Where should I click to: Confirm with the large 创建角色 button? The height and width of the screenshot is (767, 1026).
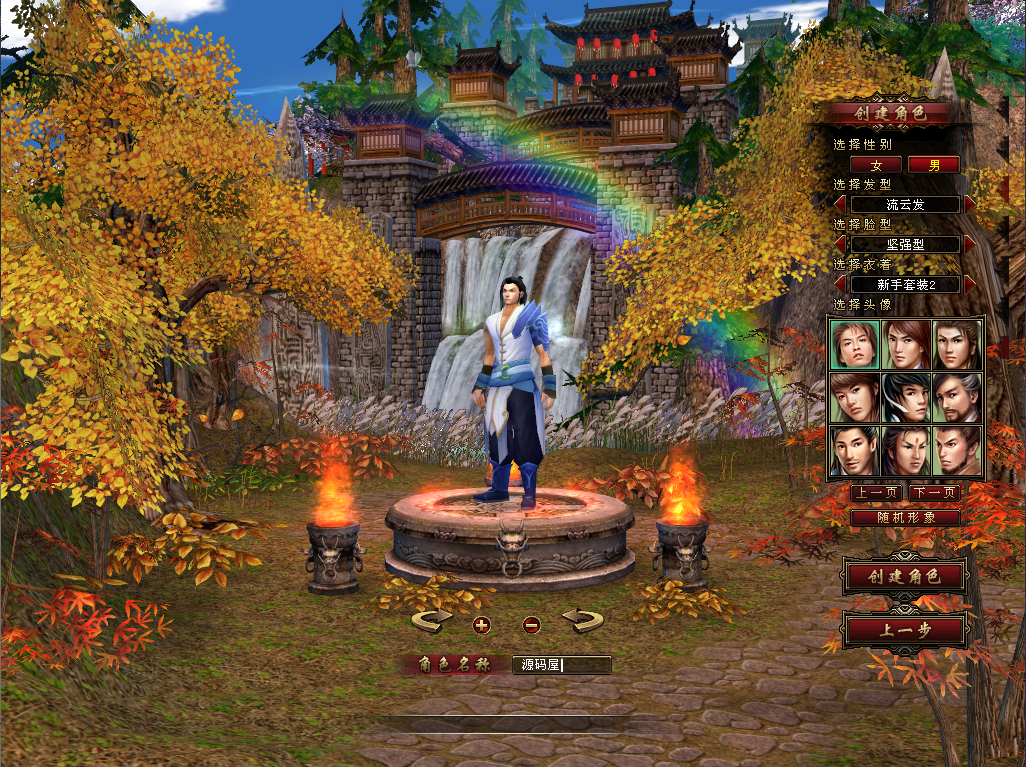click(904, 577)
